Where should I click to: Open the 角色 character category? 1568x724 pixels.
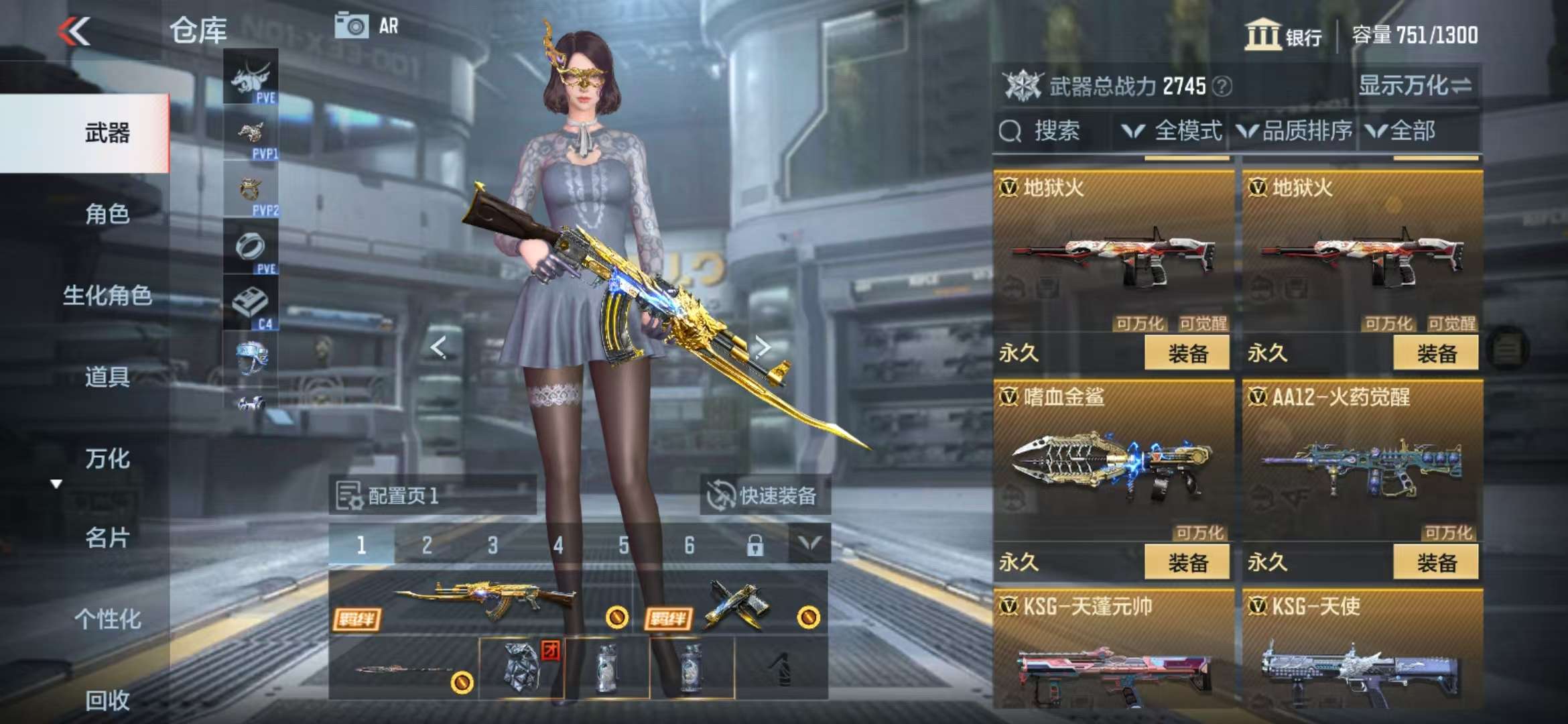pyautogui.click(x=107, y=215)
